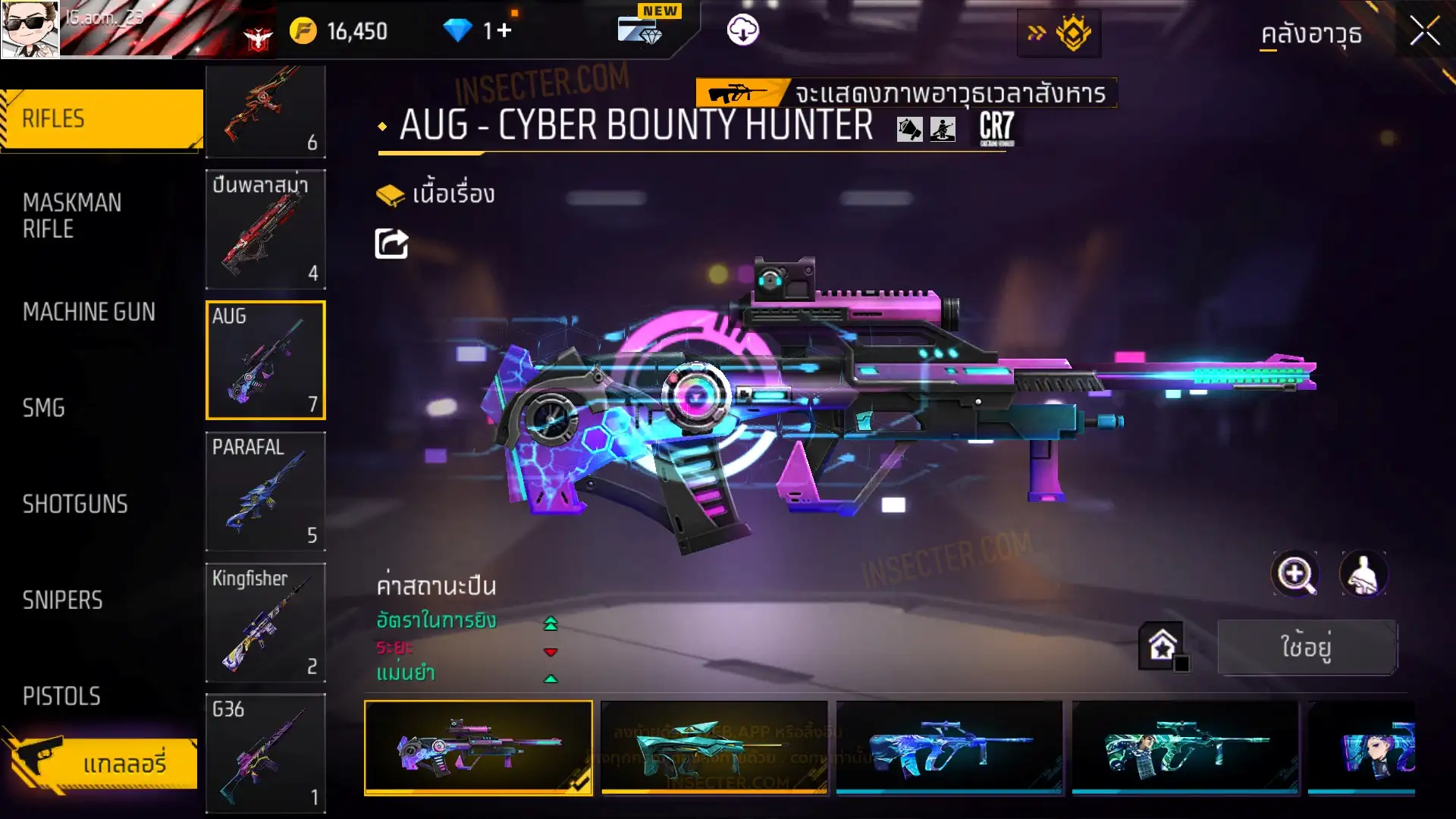Switch to the SMG category
This screenshot has height=819, width=1456.
(44, 408)
